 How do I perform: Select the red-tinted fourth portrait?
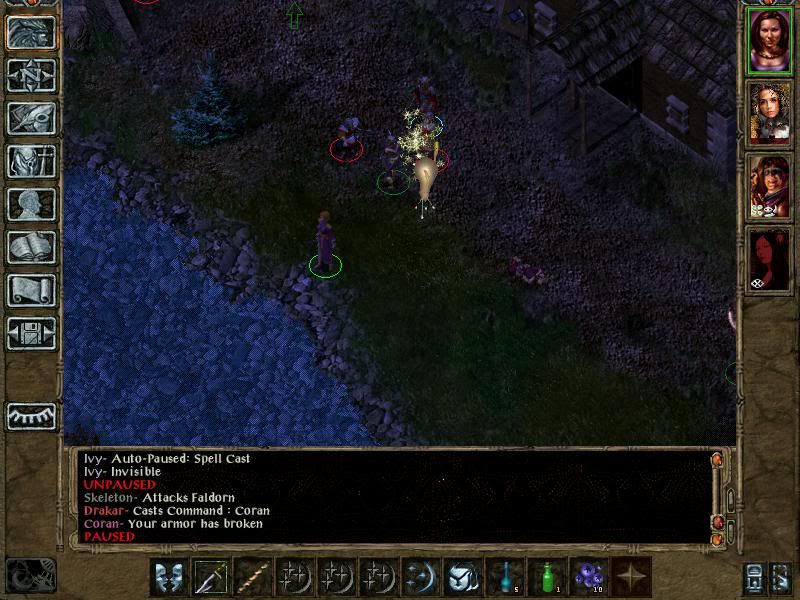(768, 259)
